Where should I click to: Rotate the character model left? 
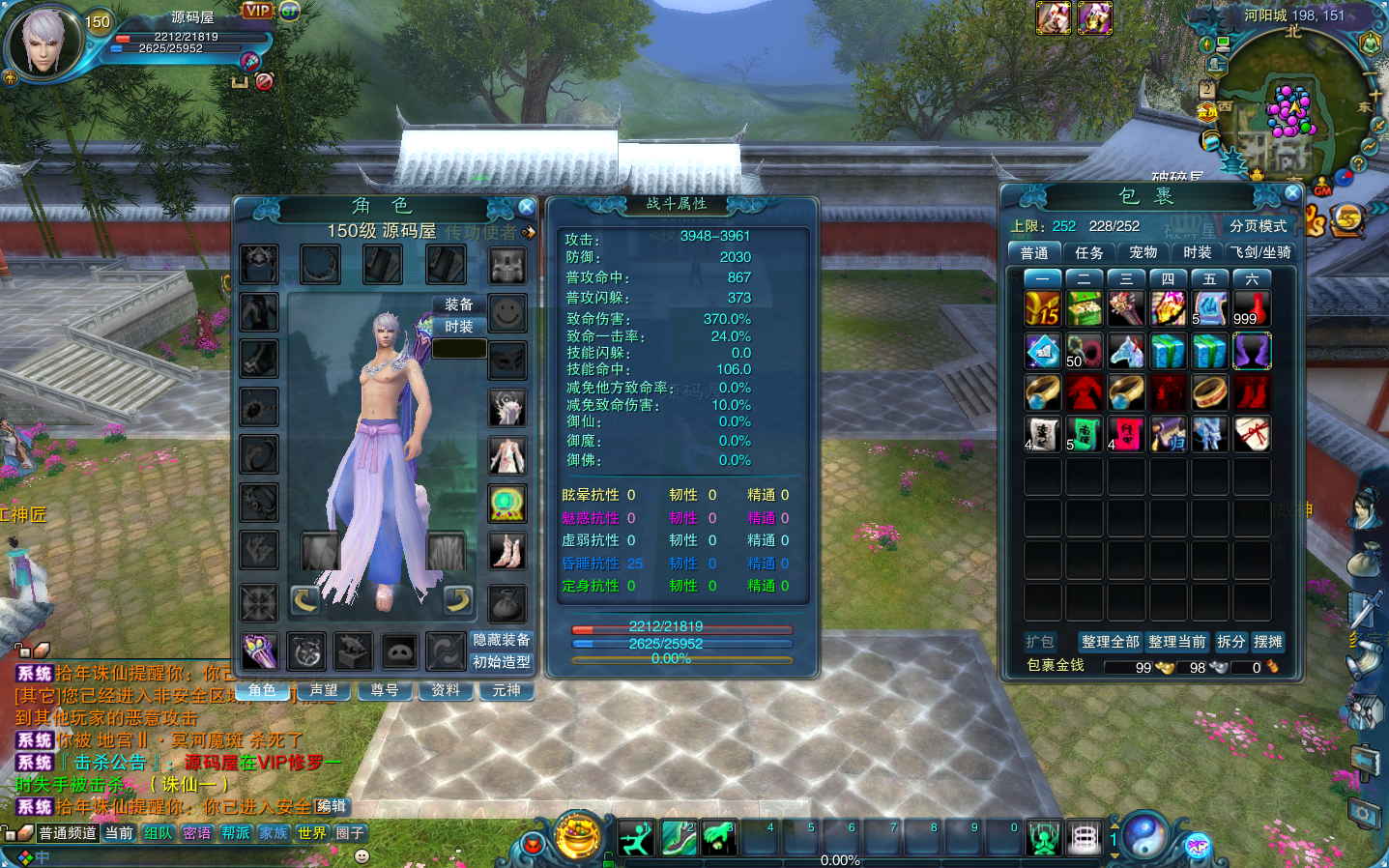point(305,600)
